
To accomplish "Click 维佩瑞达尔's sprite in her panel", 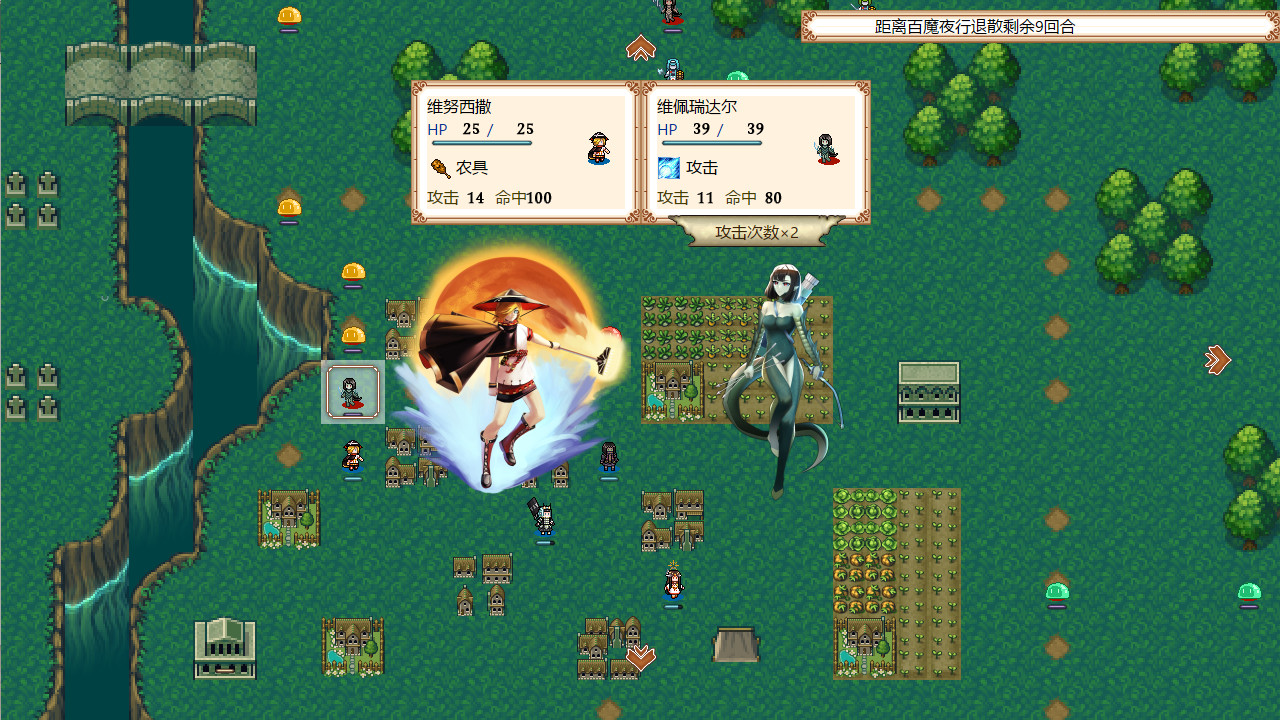I will [825, 149].
